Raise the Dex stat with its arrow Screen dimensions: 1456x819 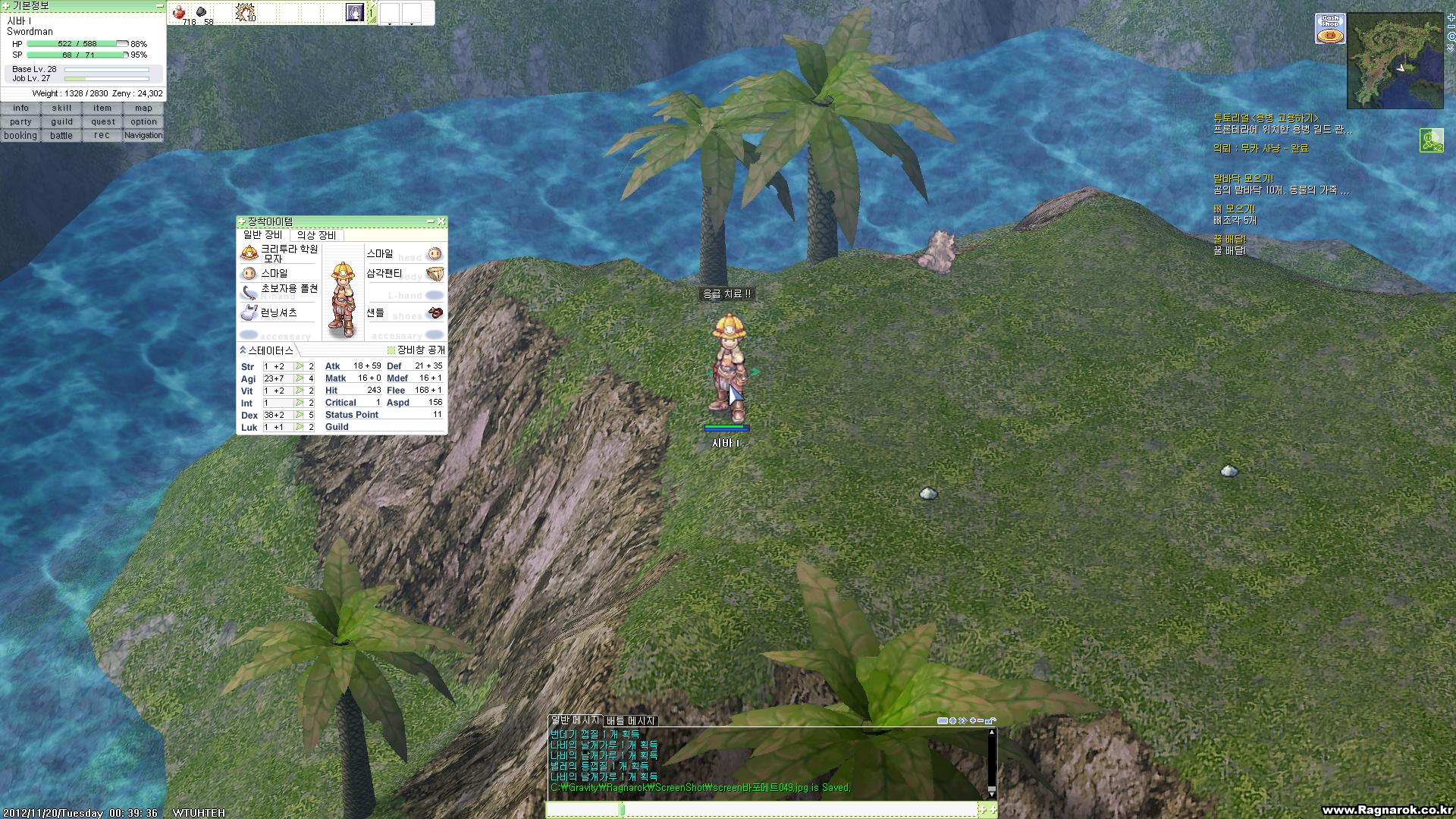300,415
